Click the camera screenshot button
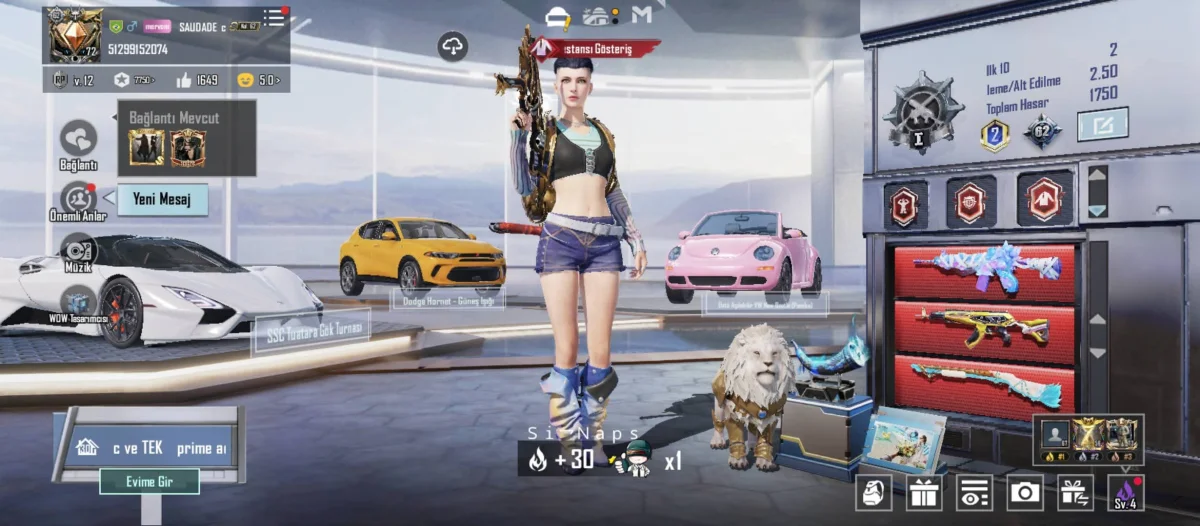This screenshot has height=526, width=1200. tap(1025, 491)
